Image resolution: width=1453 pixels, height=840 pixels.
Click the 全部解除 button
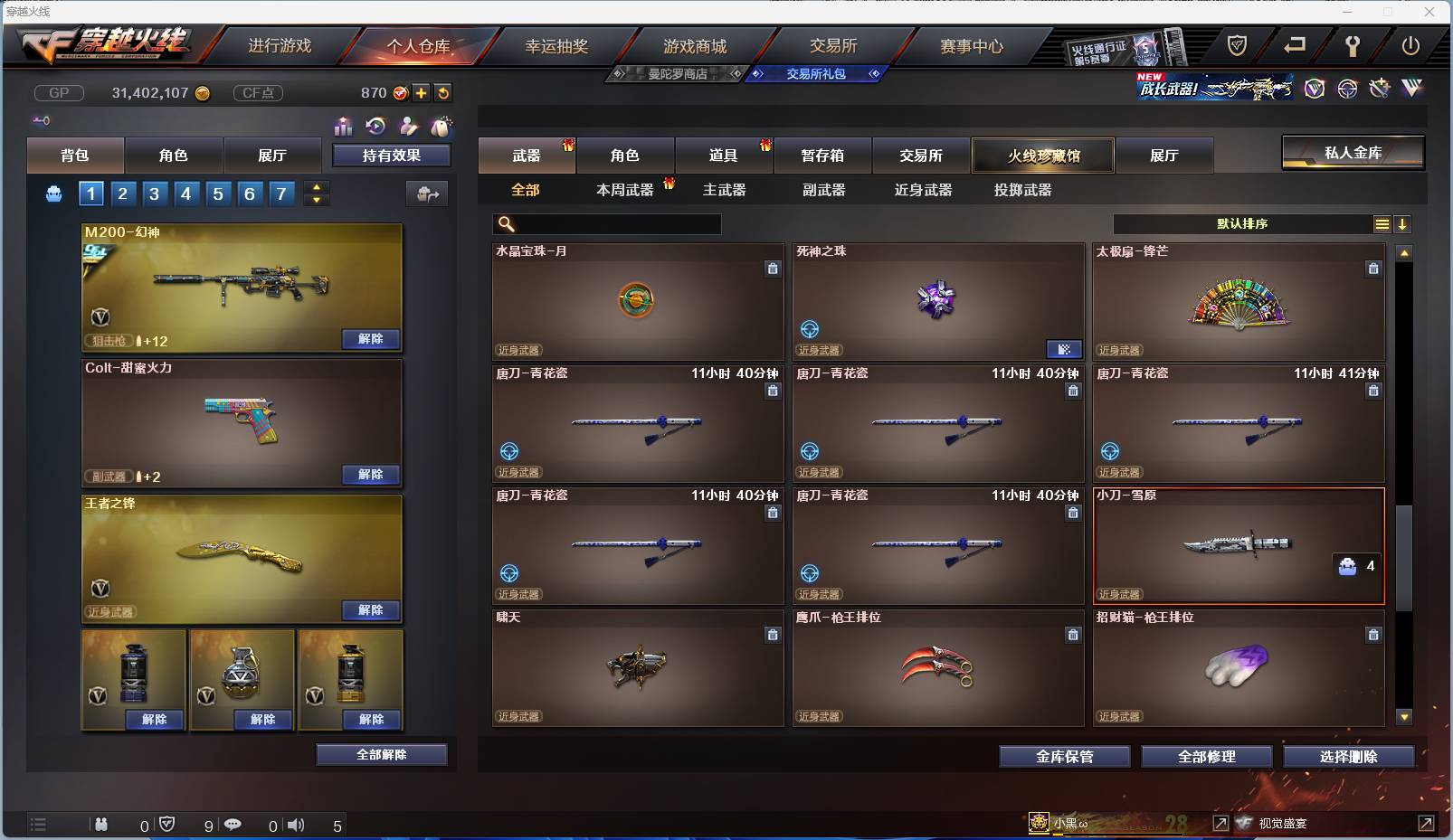(381, 753)
